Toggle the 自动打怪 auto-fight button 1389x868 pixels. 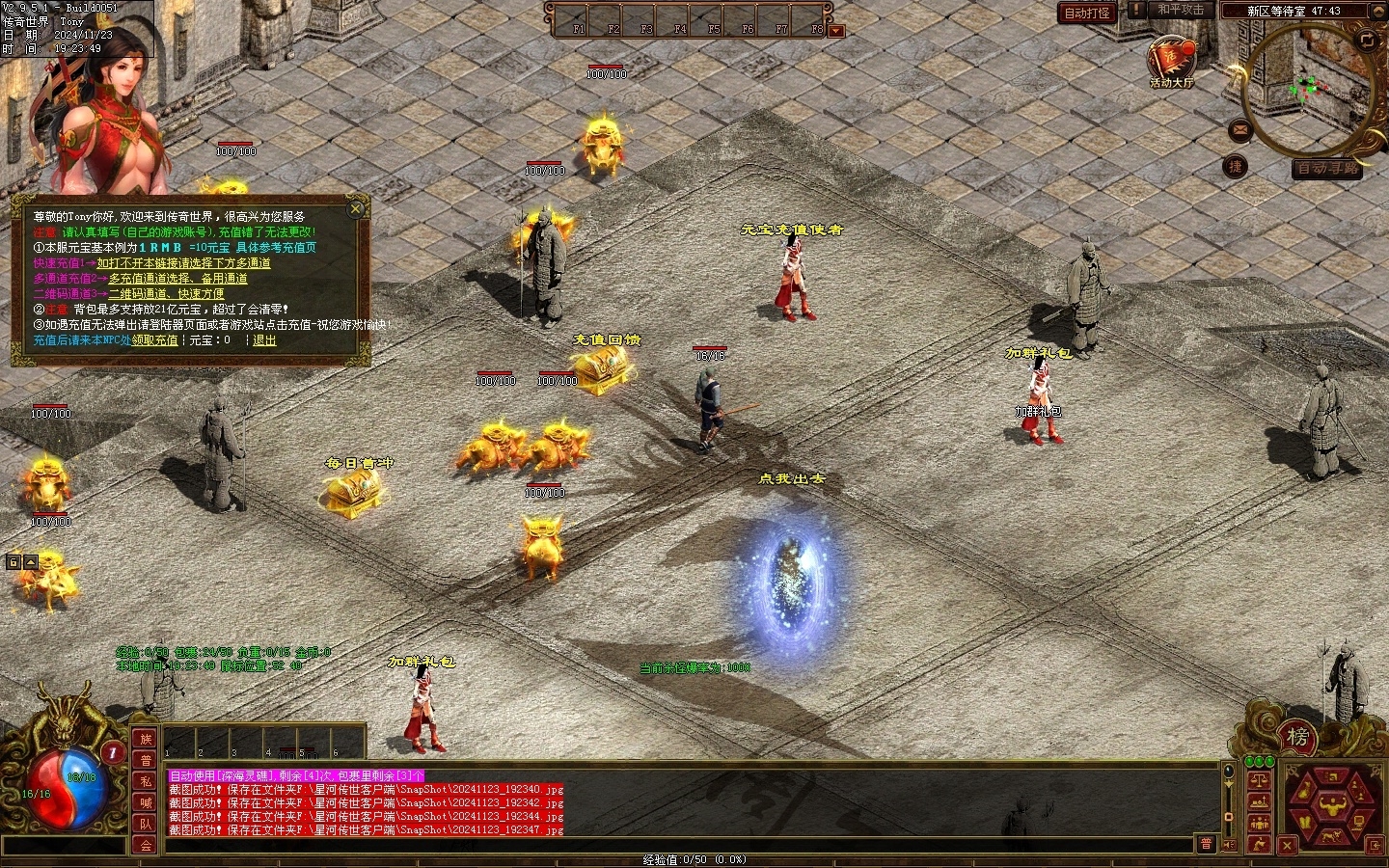click(1087, 13)
